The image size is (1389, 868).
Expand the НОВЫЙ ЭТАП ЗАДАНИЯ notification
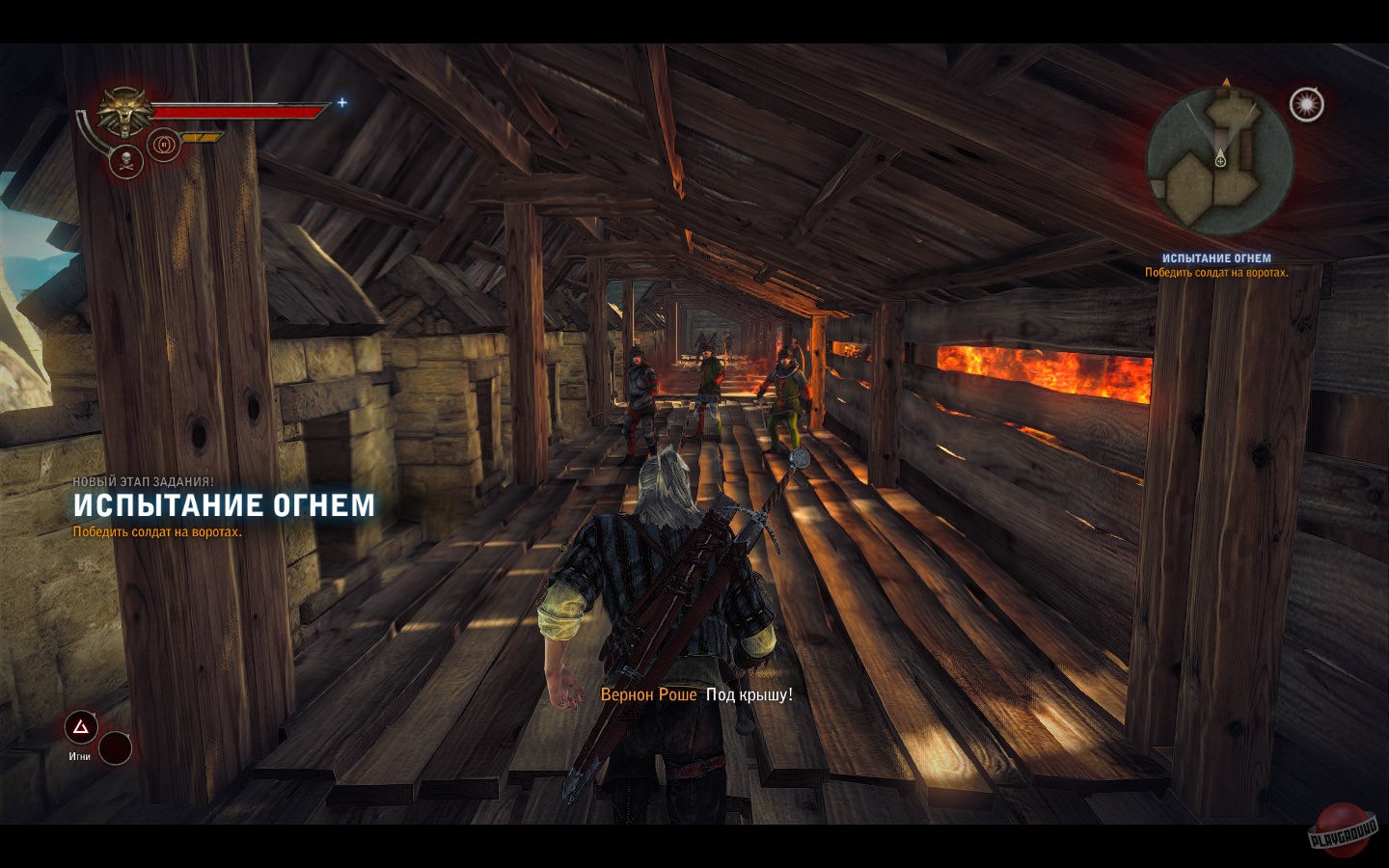point(145,480)
